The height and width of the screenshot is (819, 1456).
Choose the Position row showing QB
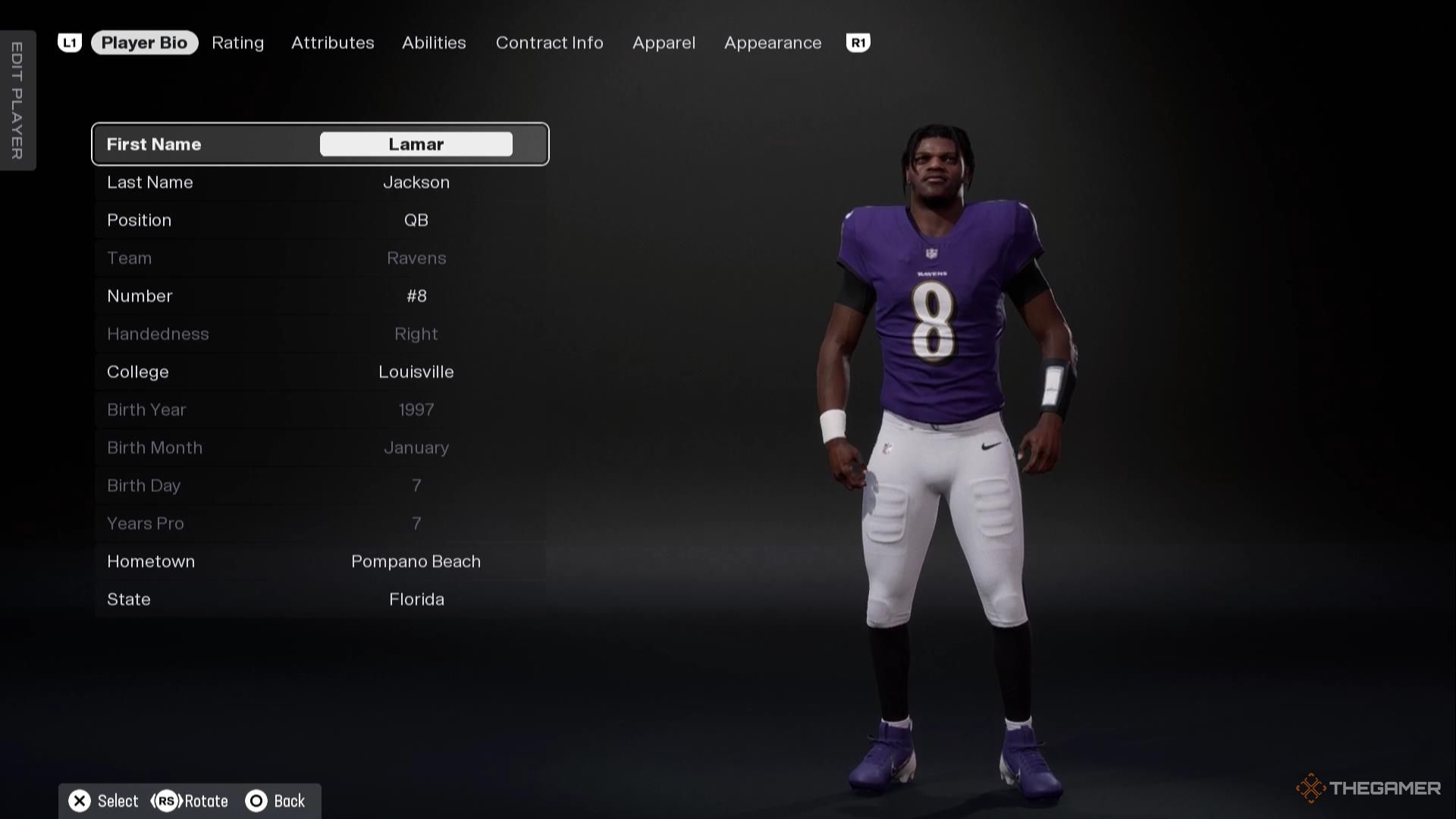pyautogui.click(x=320, y=220)
